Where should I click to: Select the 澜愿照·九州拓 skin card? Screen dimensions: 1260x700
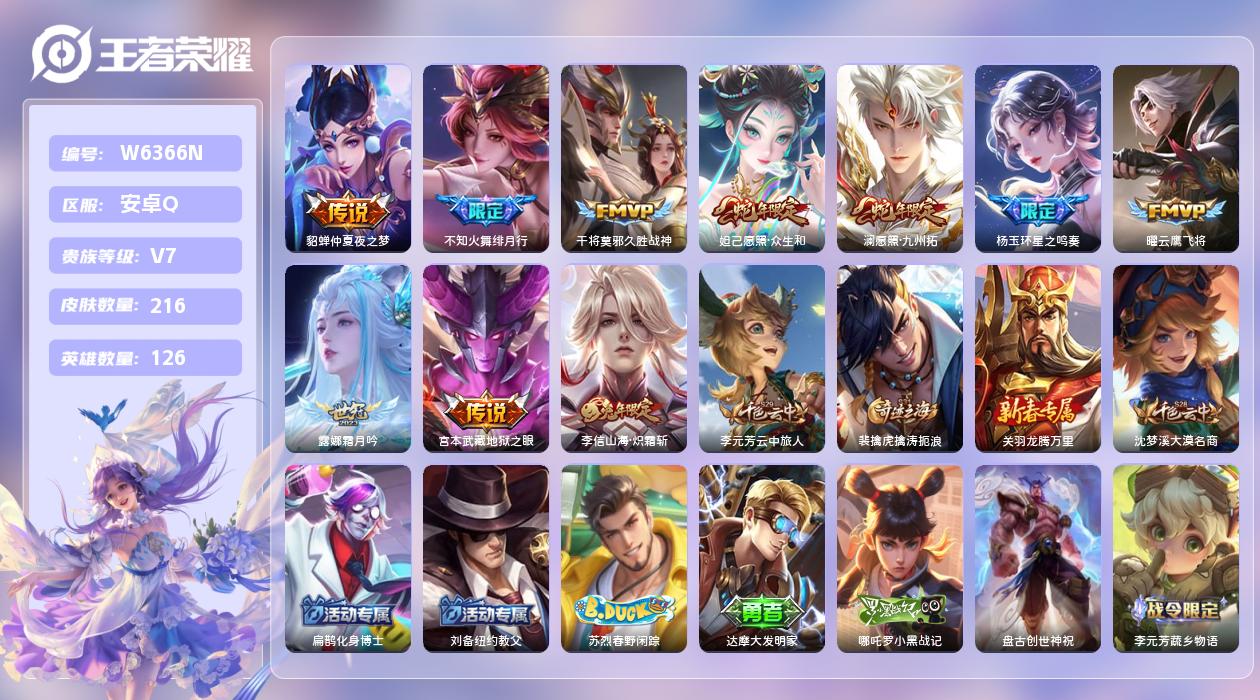coord(899,158)
